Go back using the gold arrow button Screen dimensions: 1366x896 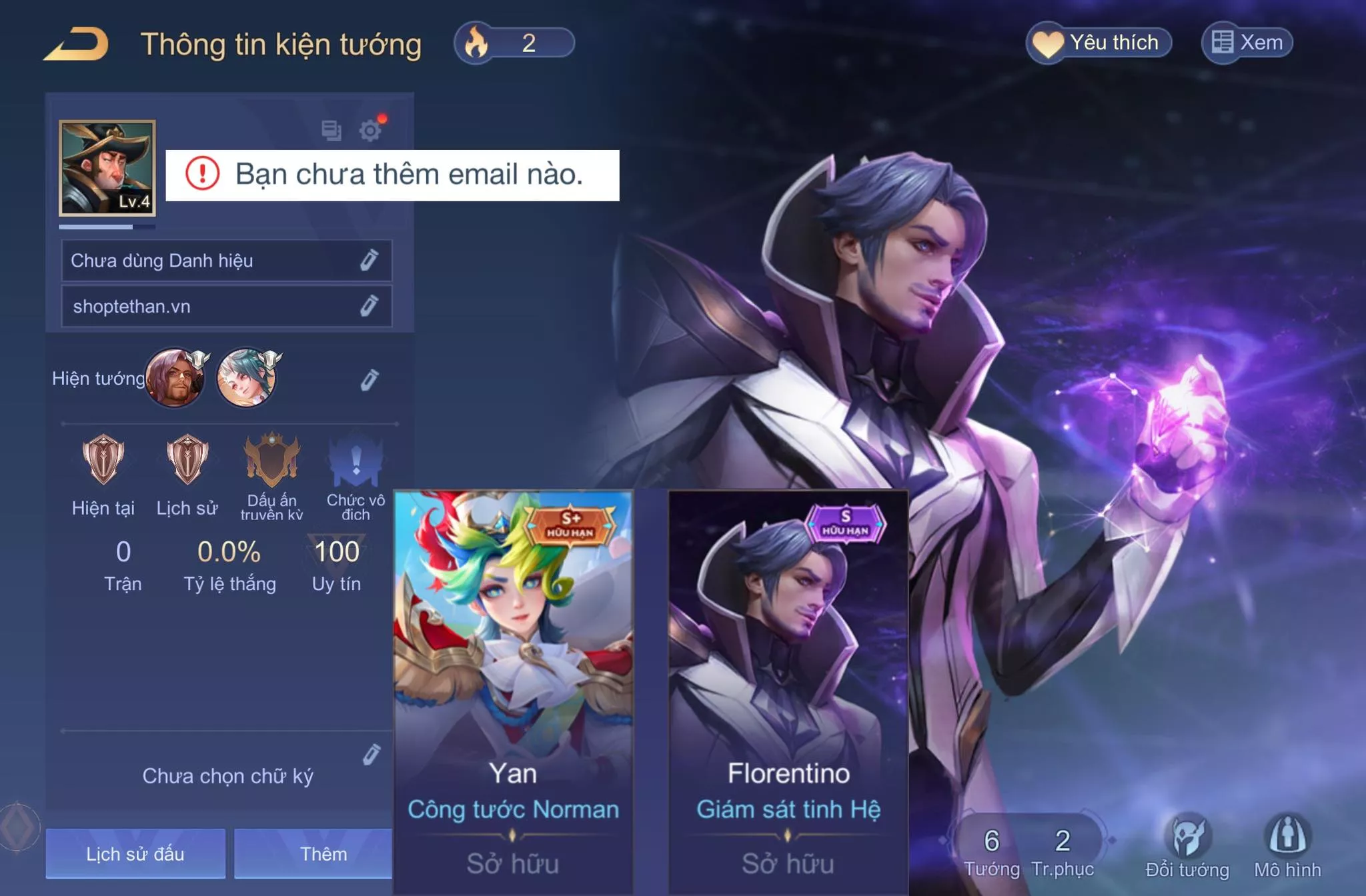77,44
